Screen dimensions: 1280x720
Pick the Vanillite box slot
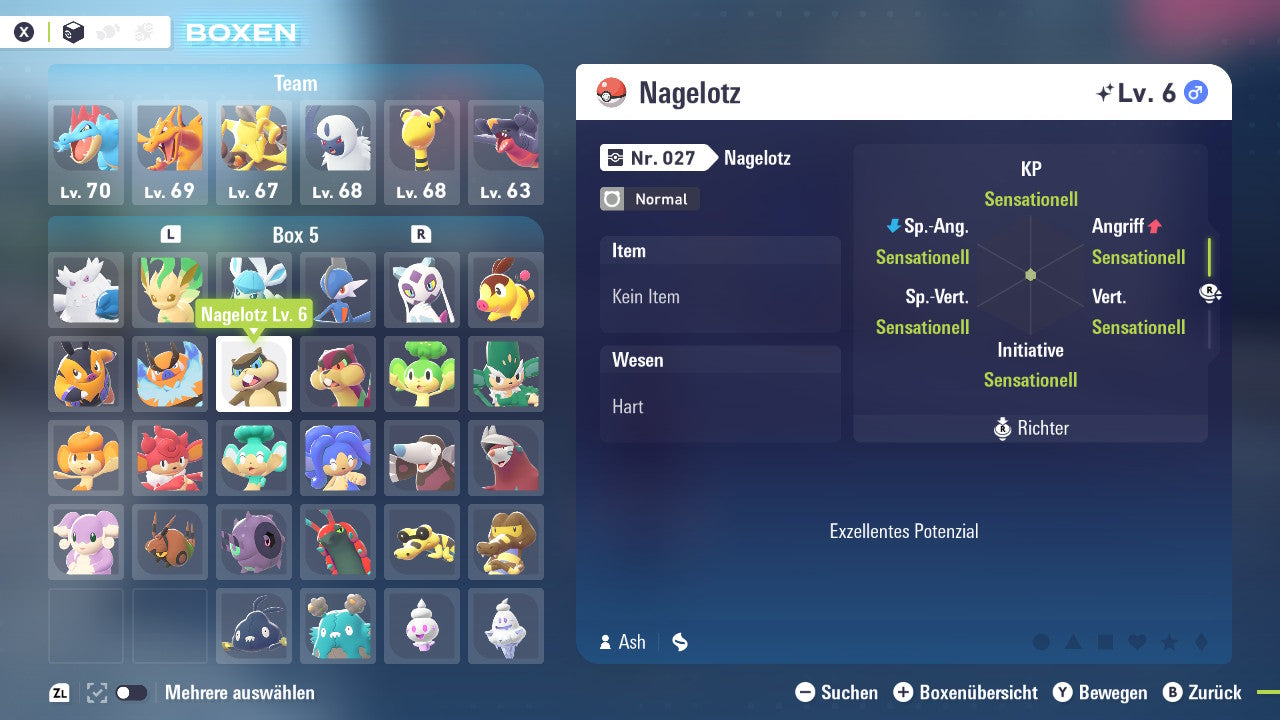click(422, 626)
